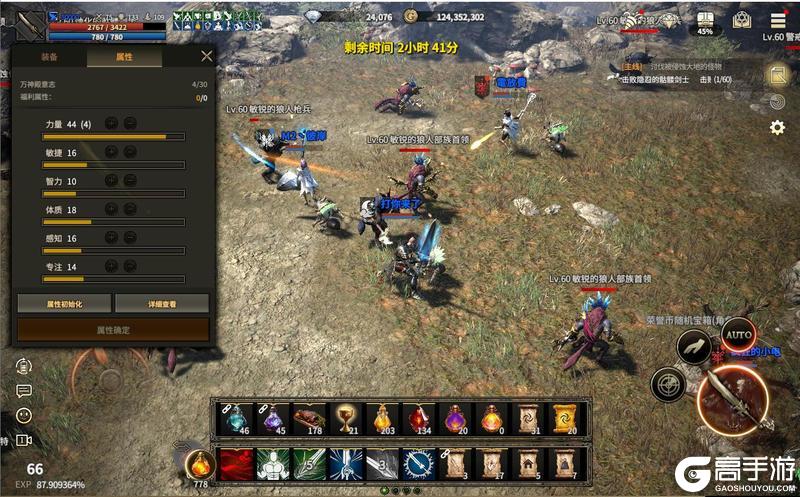
Task: Open the hamburger main menu
Action: pyautogui.click(x=778, y=19)
